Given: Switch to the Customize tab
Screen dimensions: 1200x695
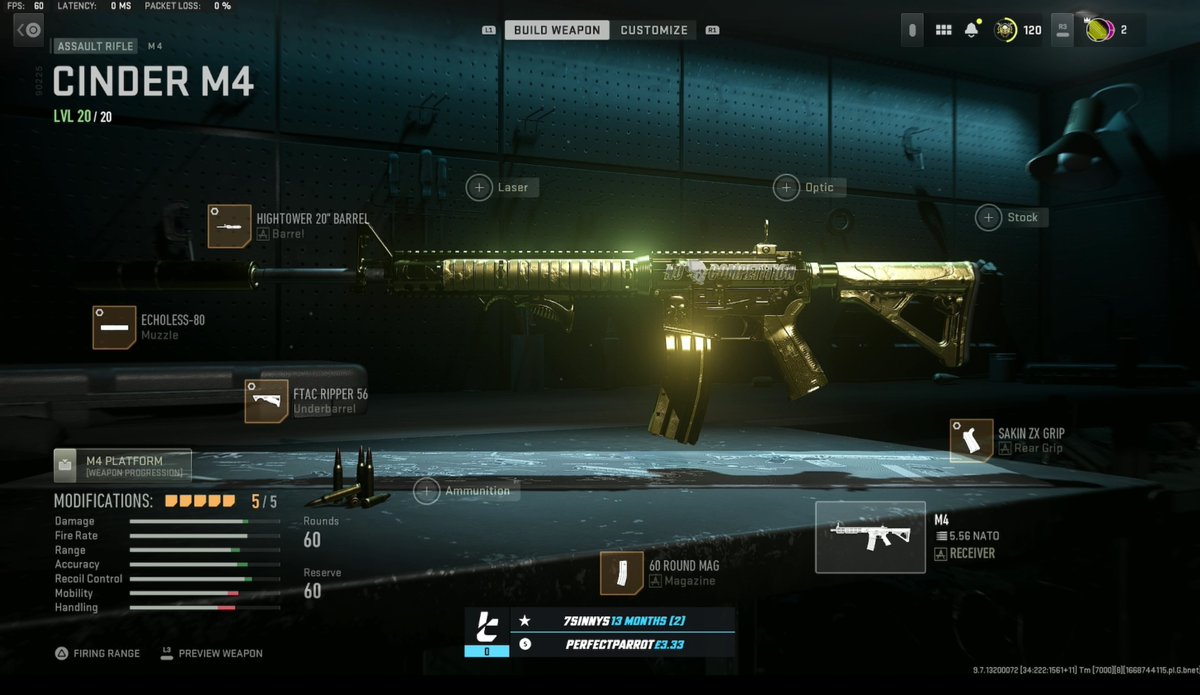Looking at the screenshot, I should tap(654, 30).
